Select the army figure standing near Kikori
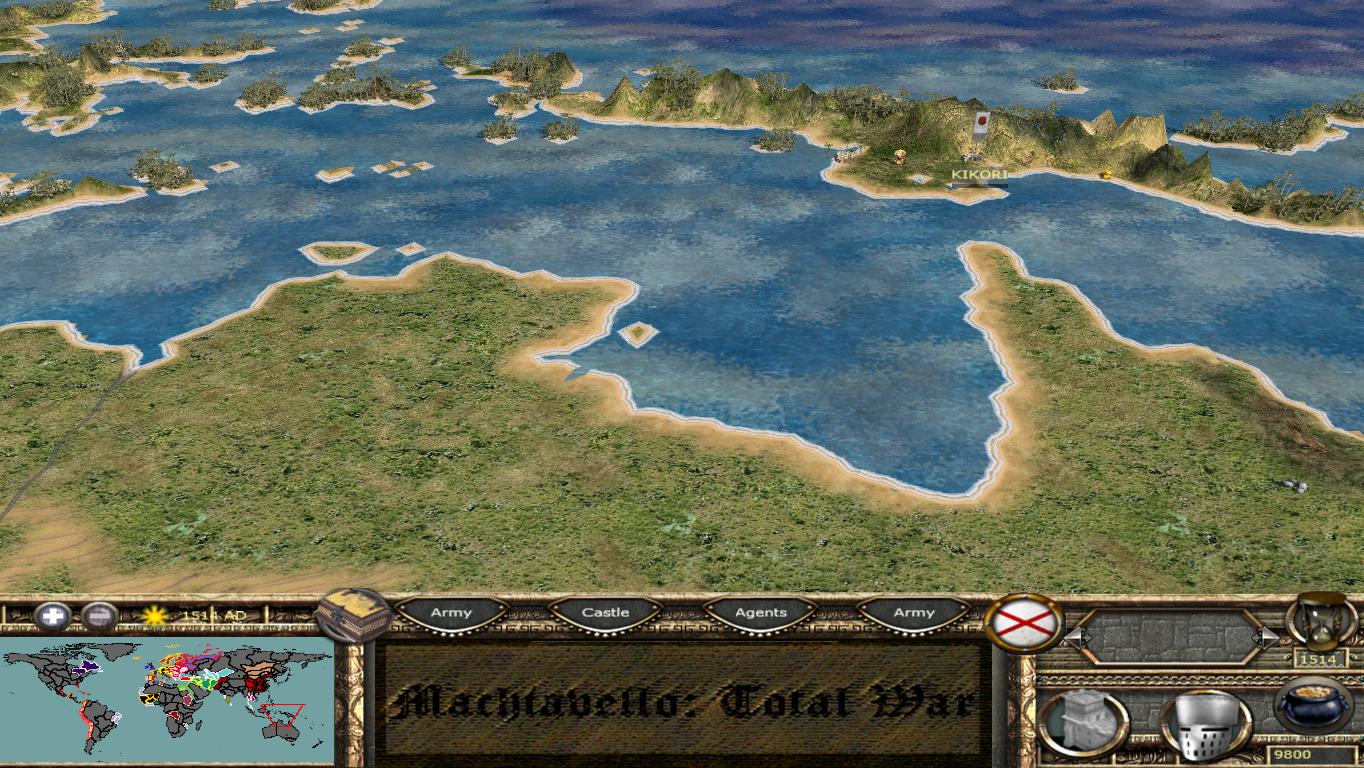Viewport: 1364px width, 768px height. point(900,157)
